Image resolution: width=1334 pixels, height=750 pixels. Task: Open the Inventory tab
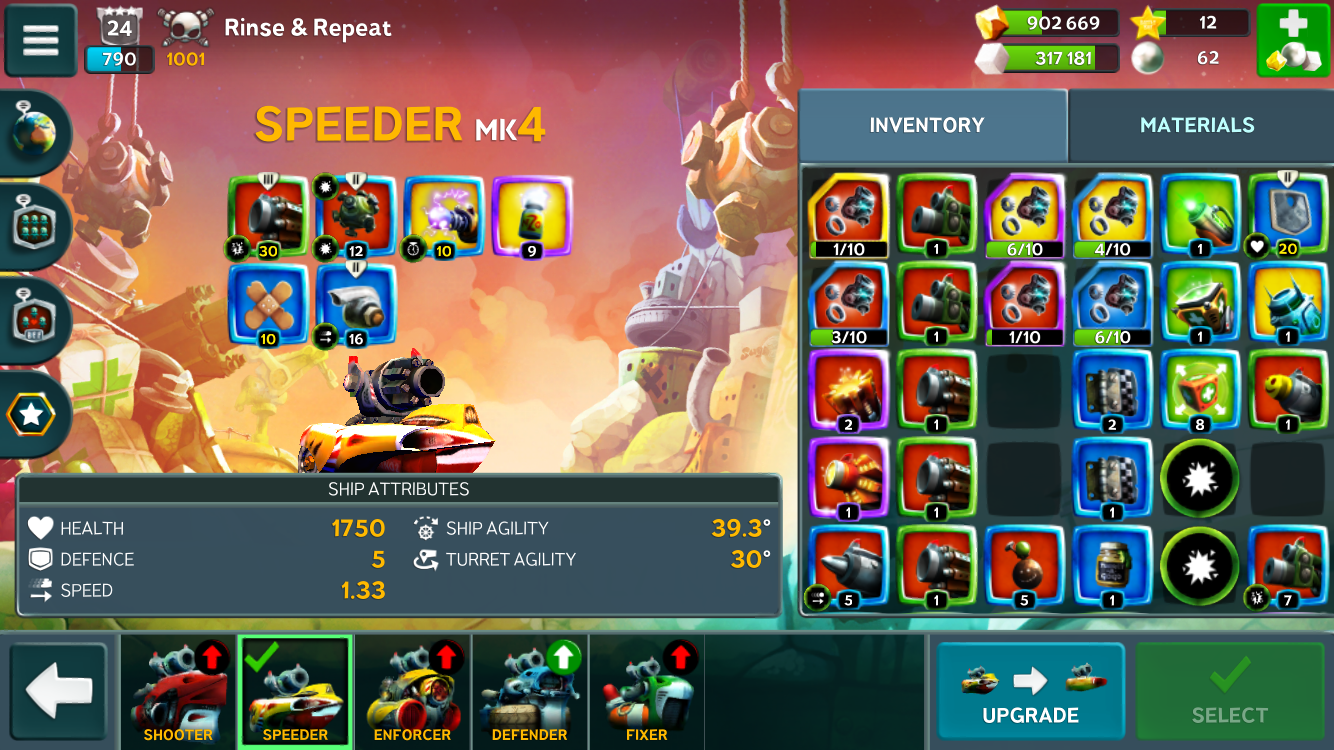(926, 125)
